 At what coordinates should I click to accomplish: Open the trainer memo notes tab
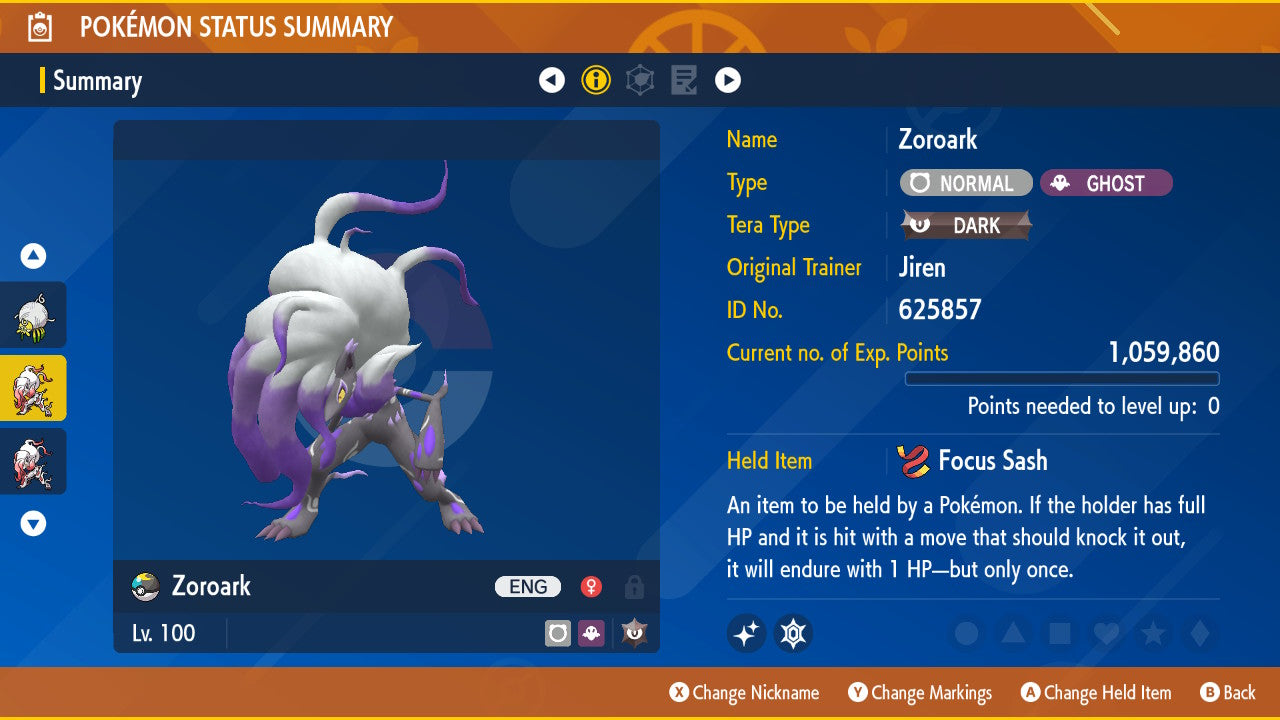coord(684,80)
